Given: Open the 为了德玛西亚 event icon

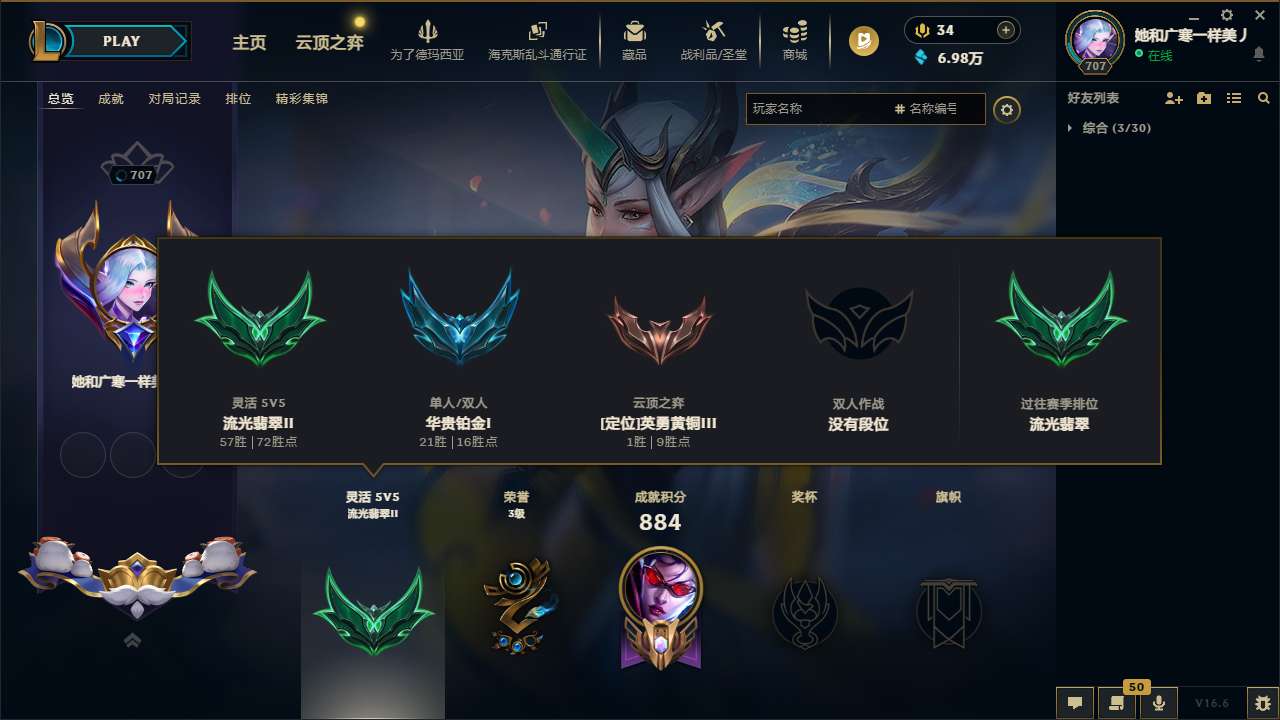Looking at the screenshot, I should [427, 32].
